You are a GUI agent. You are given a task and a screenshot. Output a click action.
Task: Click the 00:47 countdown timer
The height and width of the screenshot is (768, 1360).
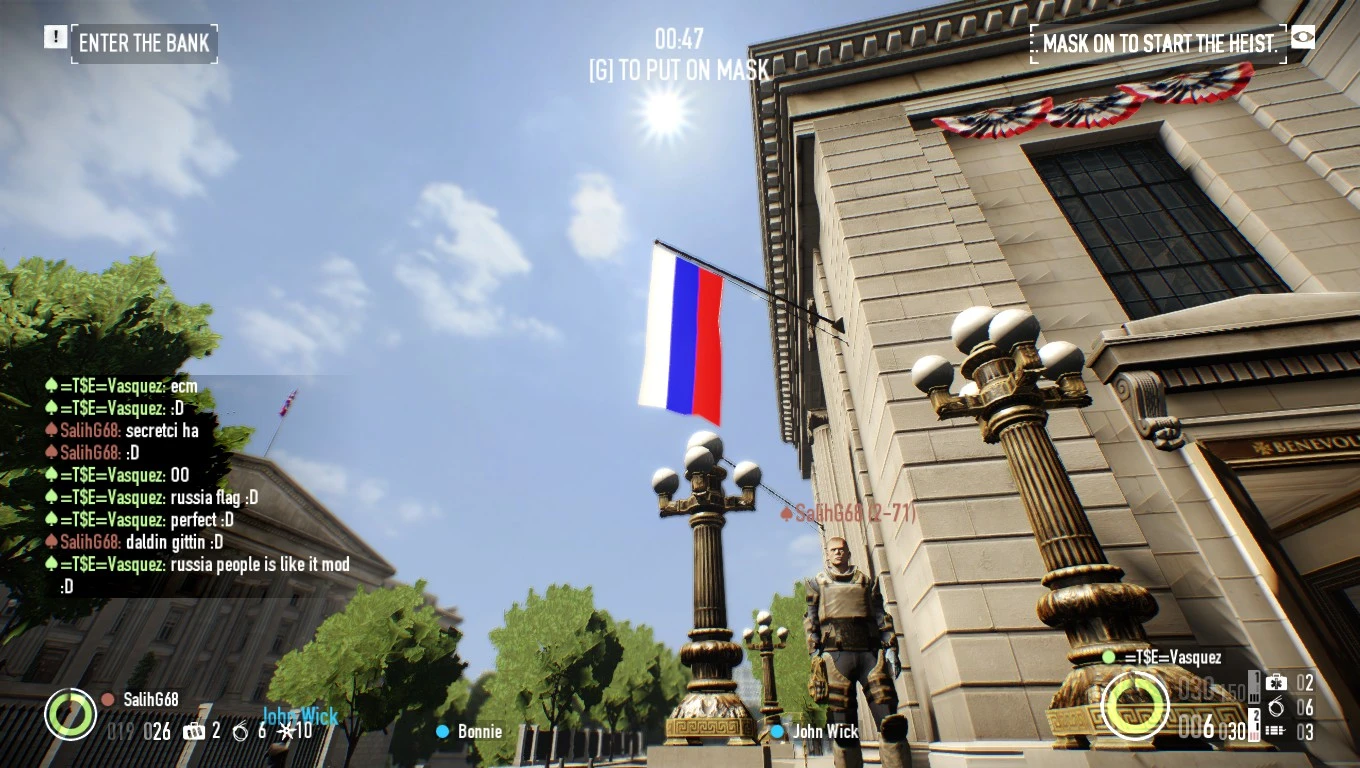point(679,39)
